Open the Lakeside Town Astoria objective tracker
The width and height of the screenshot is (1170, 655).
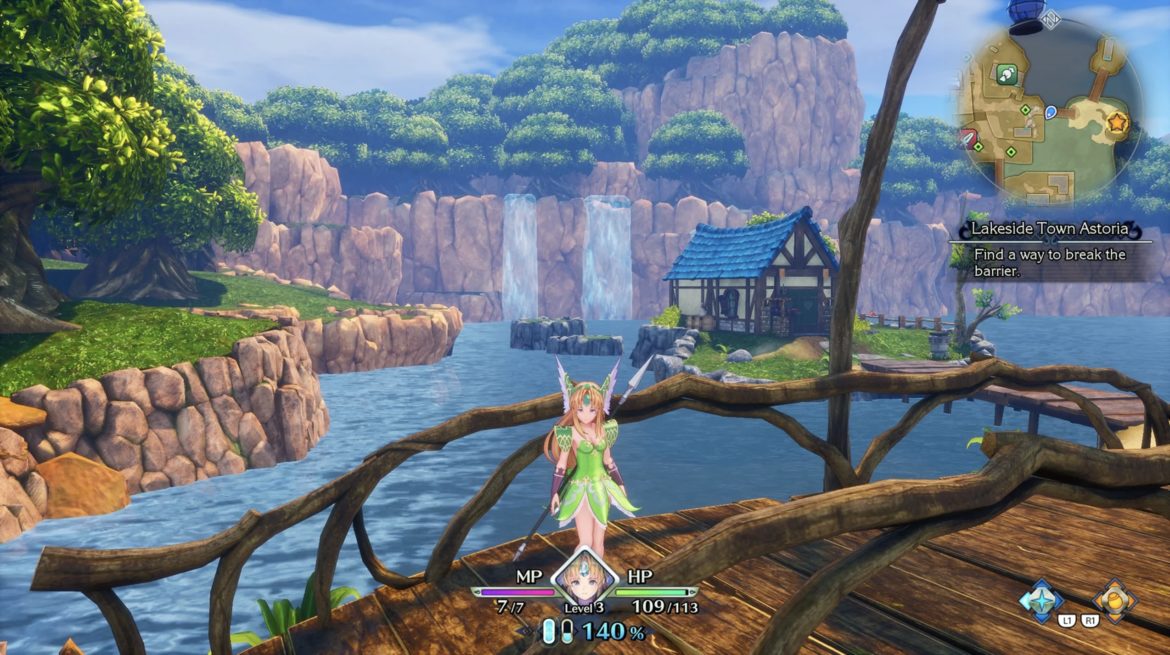tap(1050, 245)
